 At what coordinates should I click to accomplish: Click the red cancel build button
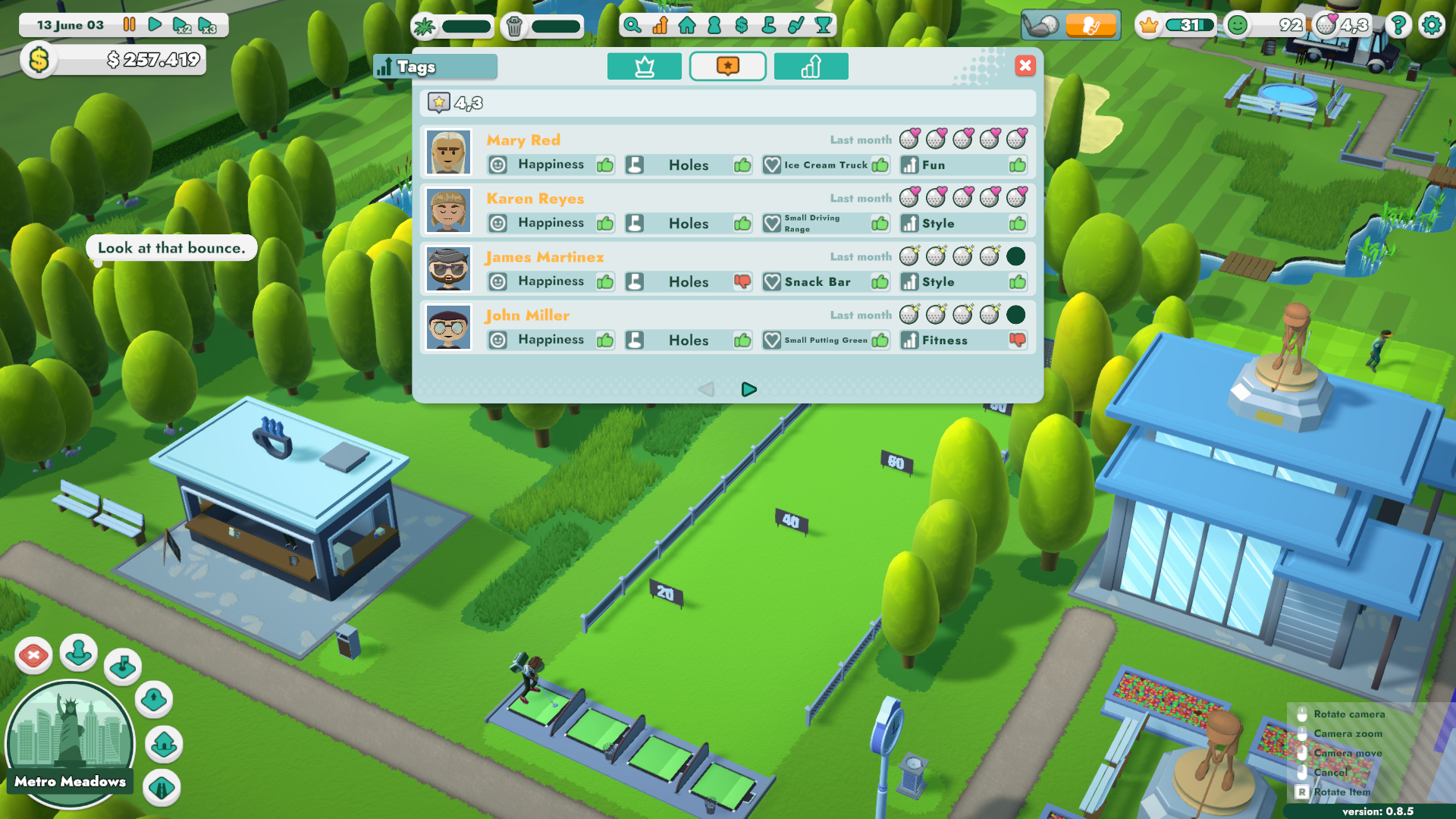33,655
